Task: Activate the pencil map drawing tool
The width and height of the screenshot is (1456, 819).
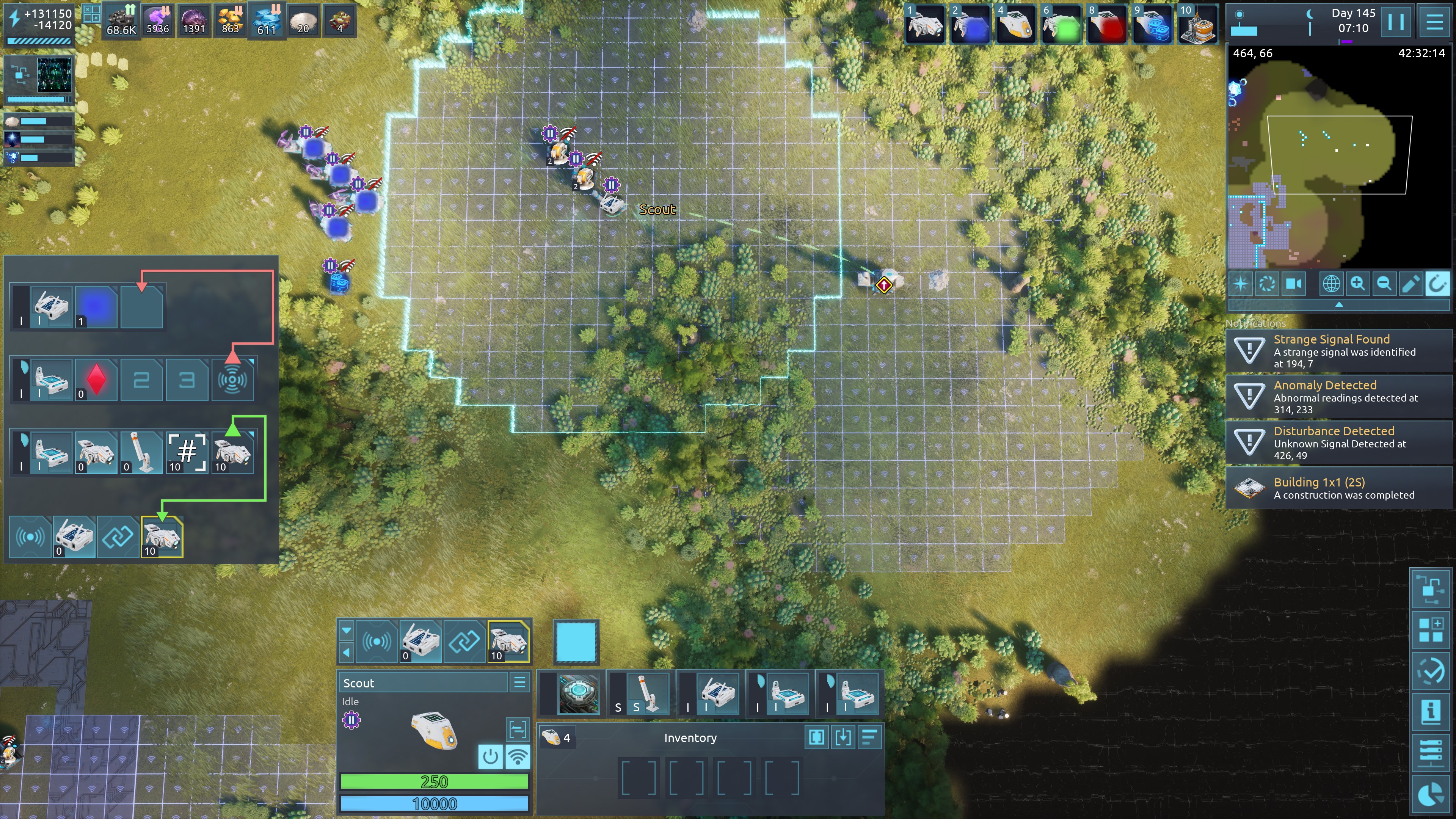Action: pyautogui.click(x=1411, y=284)
